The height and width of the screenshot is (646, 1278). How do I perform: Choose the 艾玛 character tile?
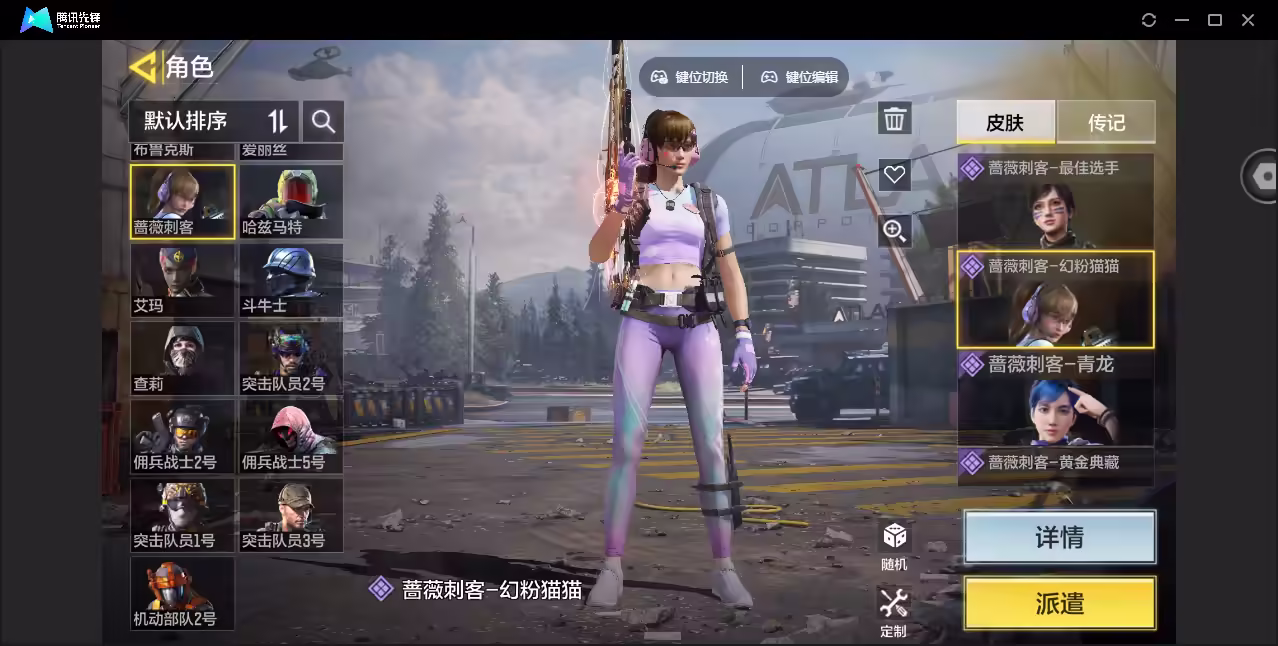(x=182, y=280)
